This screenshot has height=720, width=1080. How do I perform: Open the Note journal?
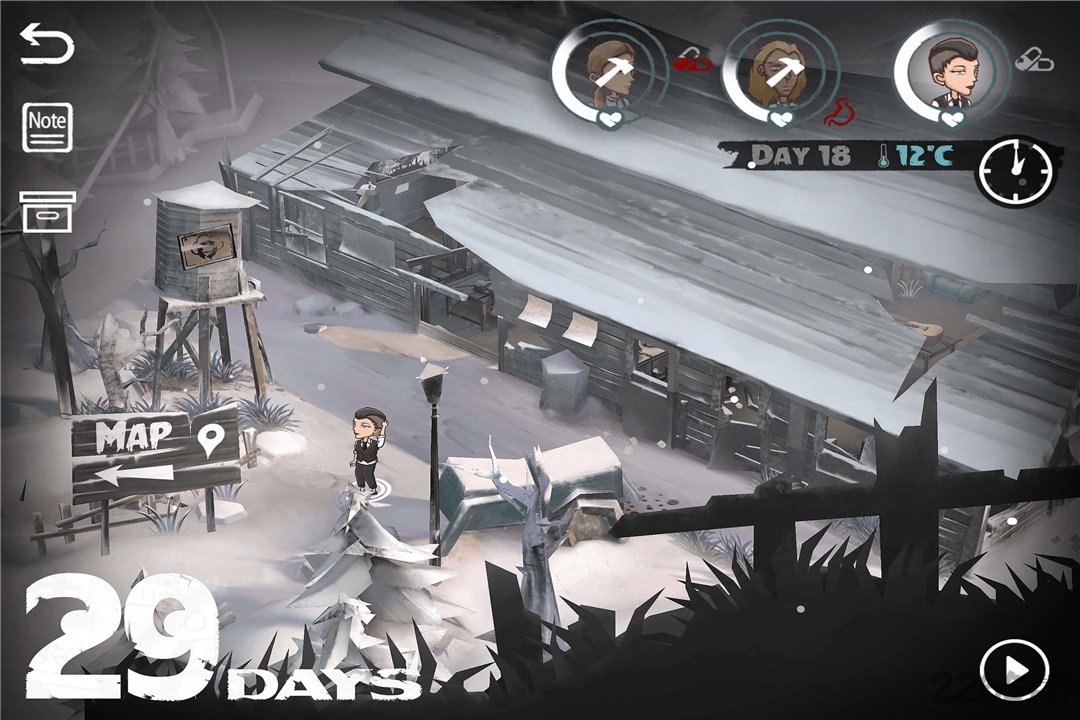coord(47,127)
